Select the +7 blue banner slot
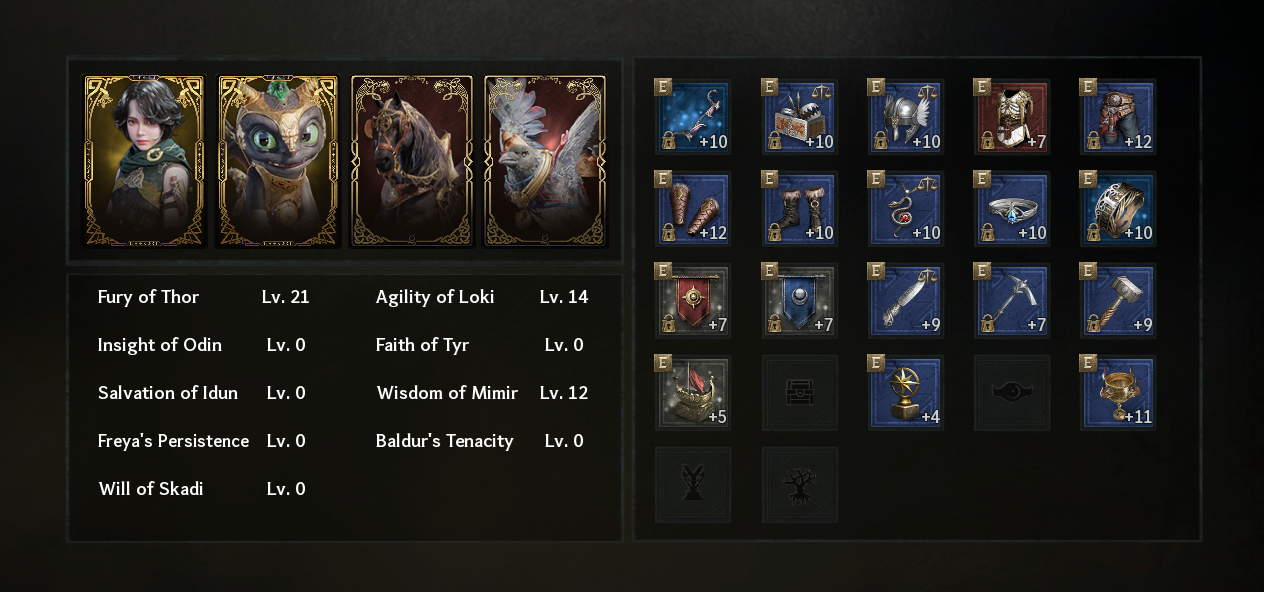 click(x=799, y=301)
